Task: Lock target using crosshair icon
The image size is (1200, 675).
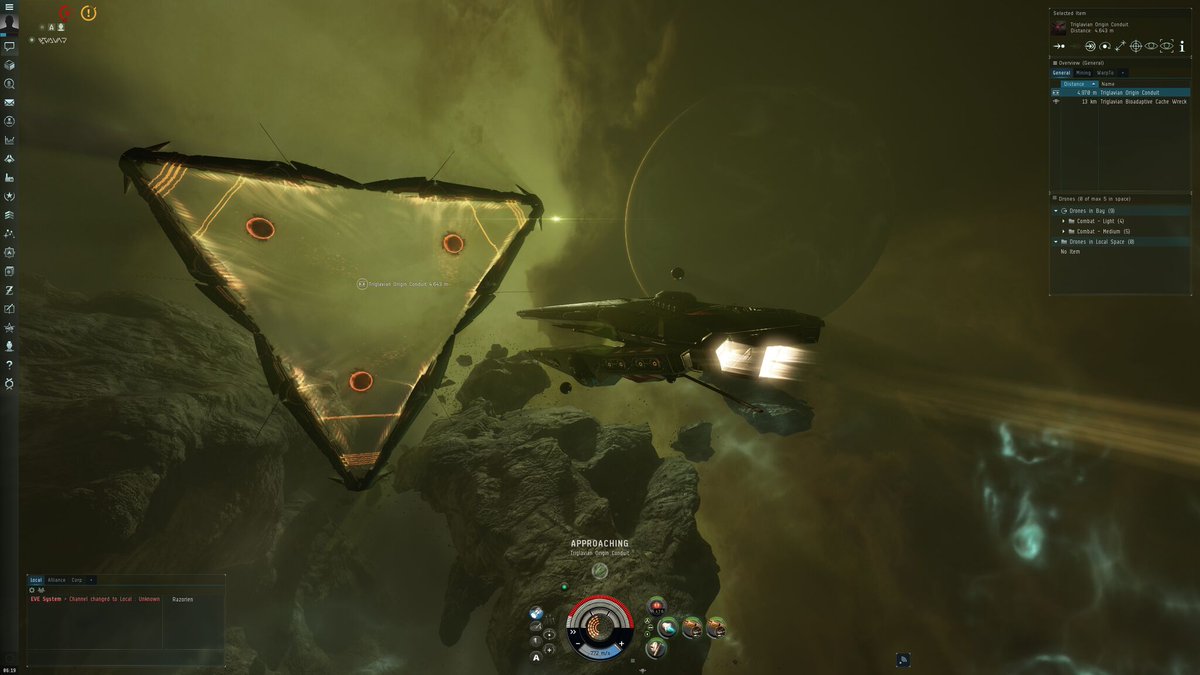Action: click(x=1136, y=46)
